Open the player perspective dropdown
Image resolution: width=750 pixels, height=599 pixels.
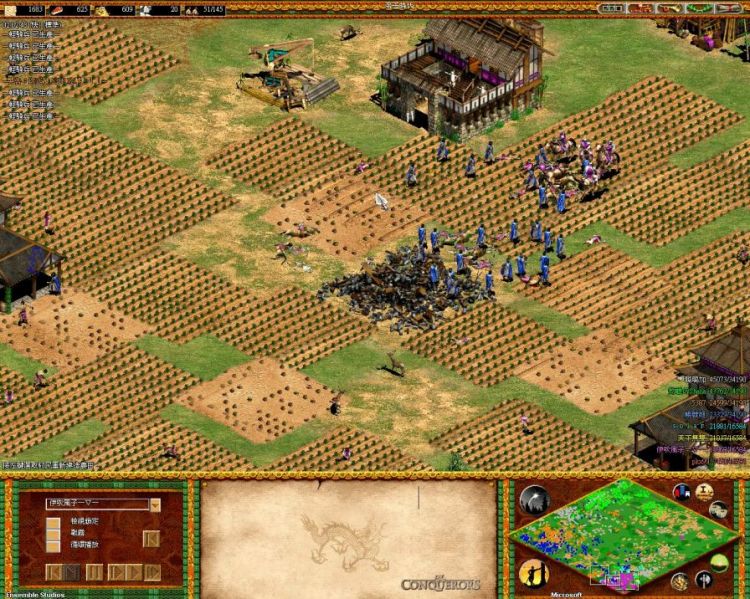(155, 505)
